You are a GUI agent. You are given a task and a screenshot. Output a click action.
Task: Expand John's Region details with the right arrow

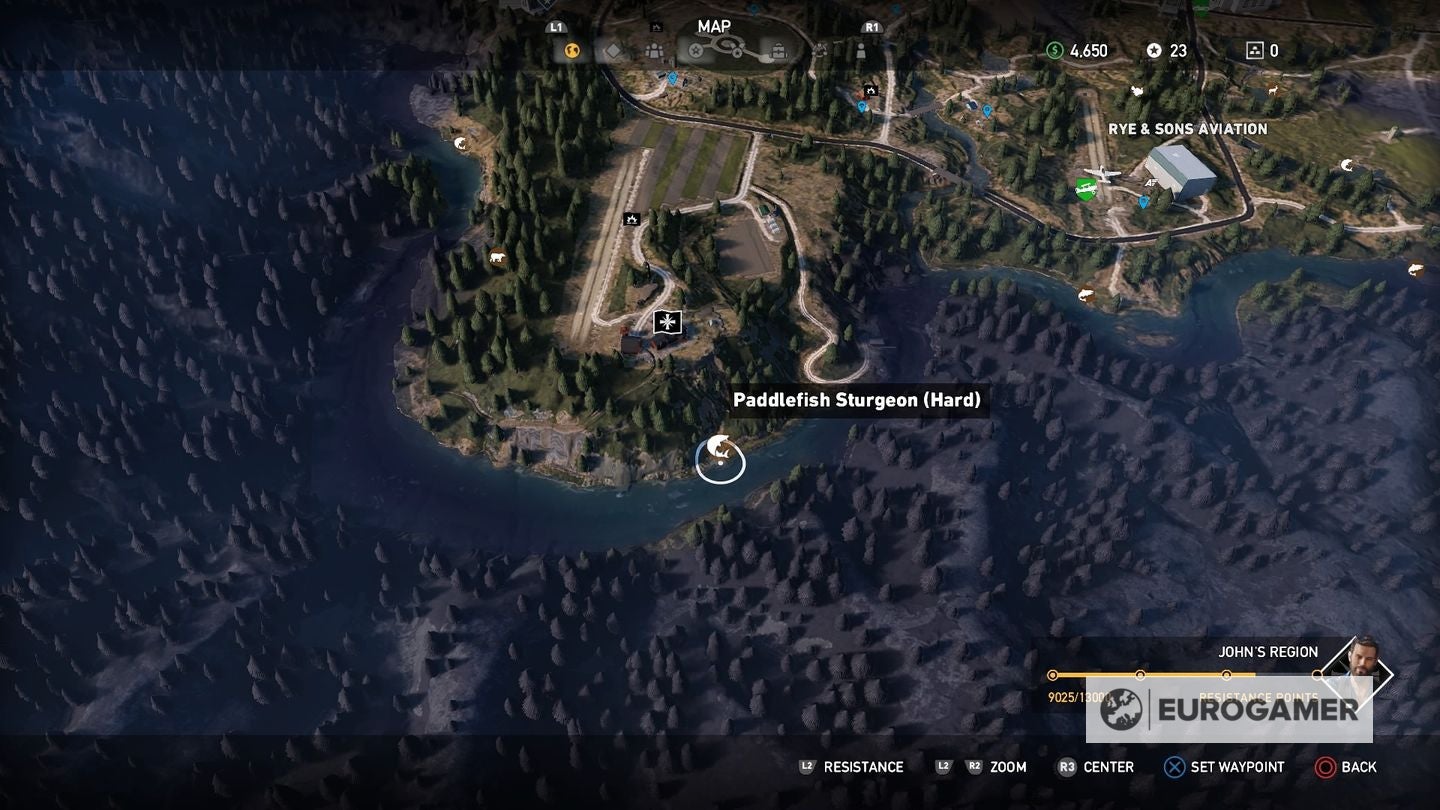click(x=1388, y=672)
